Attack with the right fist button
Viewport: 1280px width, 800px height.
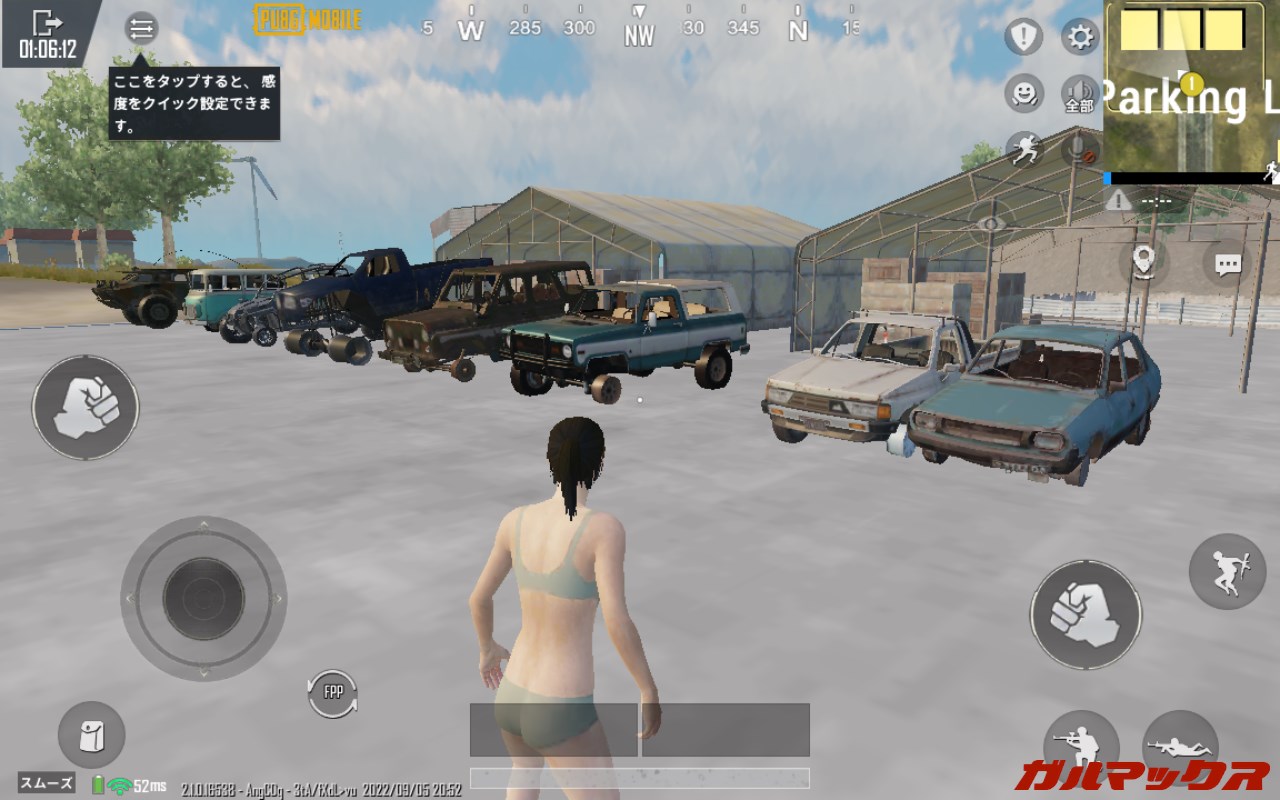pyautogui.click(x=1085, y=614)
